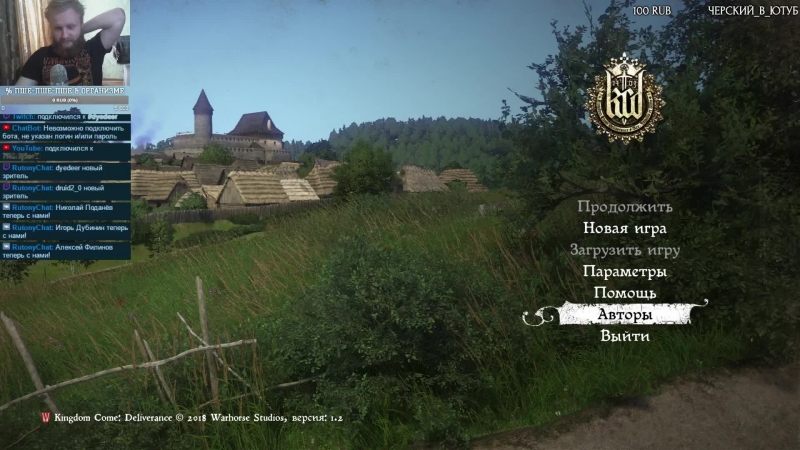Image resolution: width=800 pixels, height=450 pixels.
Task: Choose Продолжить to continue the game
Action: (x=625, y=207)
